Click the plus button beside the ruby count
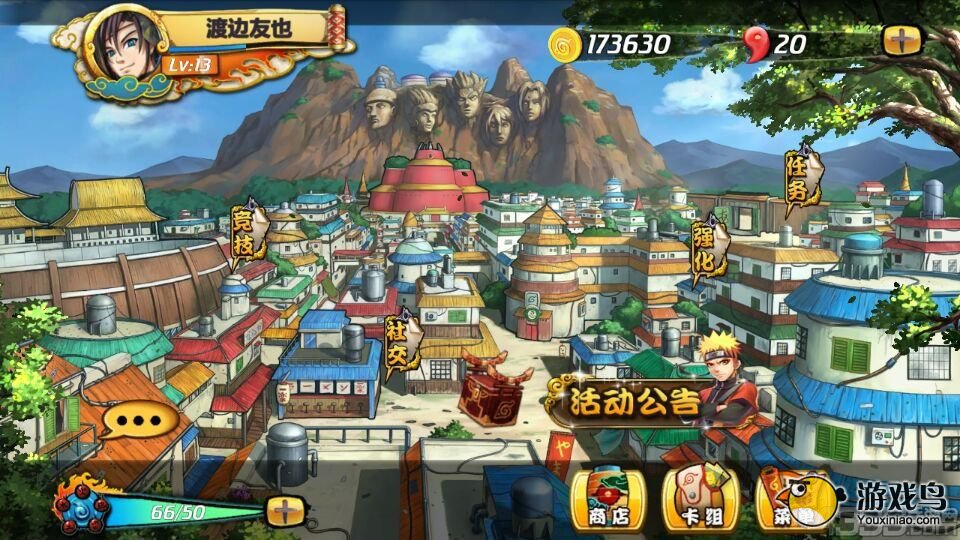960x540 pixels. tap(902, 41)
